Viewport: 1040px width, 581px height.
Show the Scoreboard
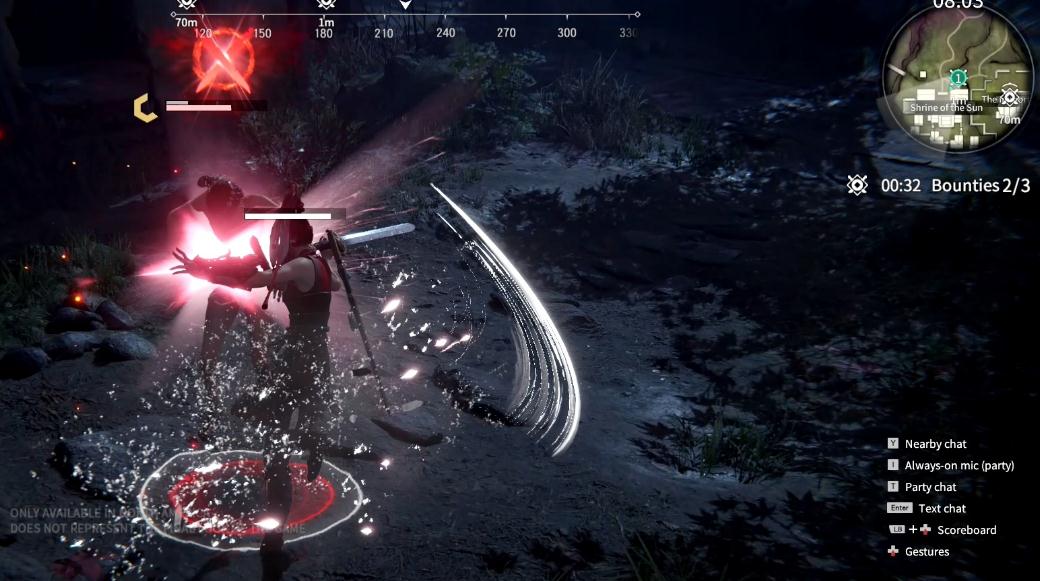coord(966,530)
